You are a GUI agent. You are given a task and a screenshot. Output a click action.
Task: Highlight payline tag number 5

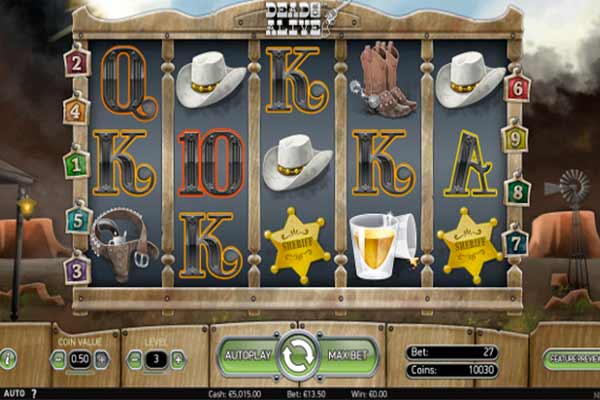(x=78, y=217)
